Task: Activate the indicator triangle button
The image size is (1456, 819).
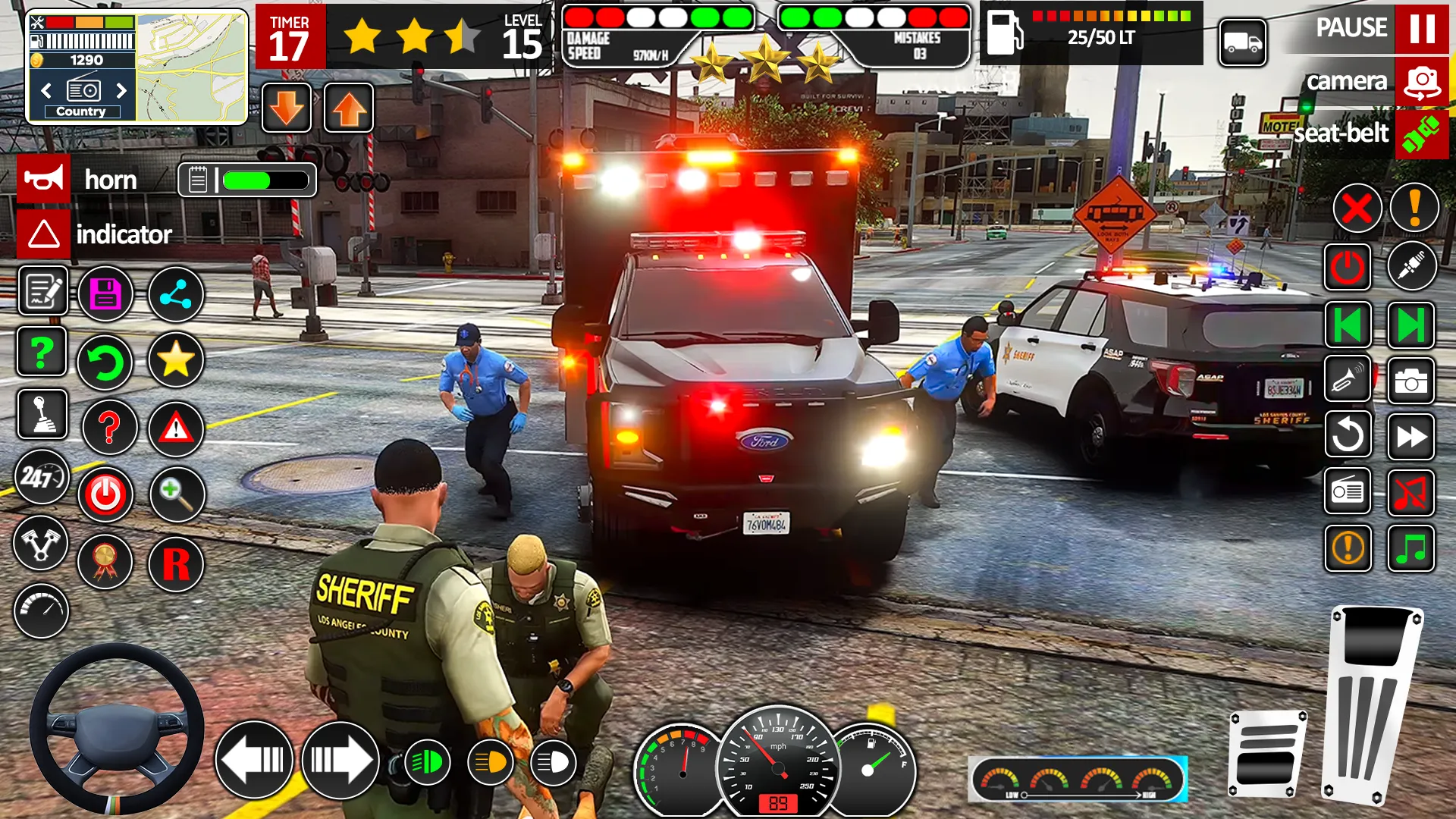Action: 44,234
